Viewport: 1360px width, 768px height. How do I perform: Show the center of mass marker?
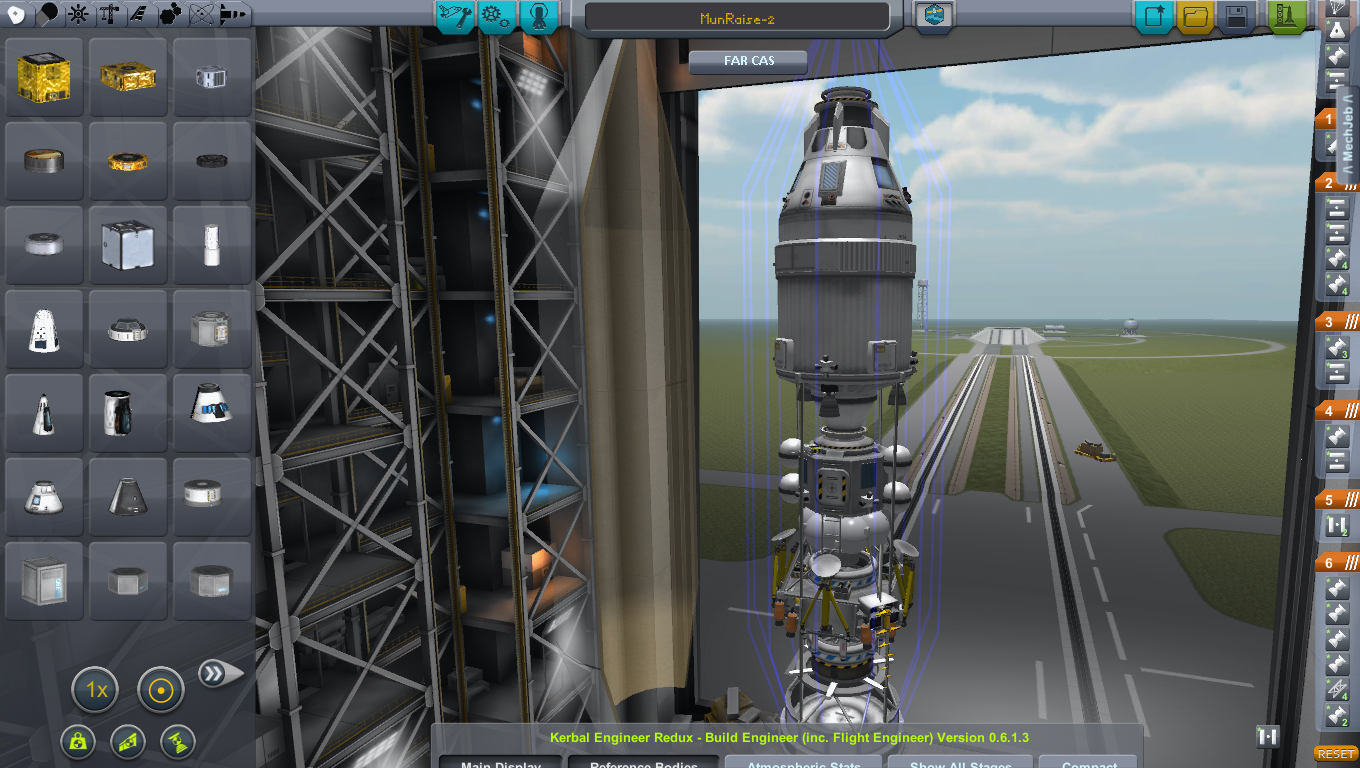click(77, 741)
